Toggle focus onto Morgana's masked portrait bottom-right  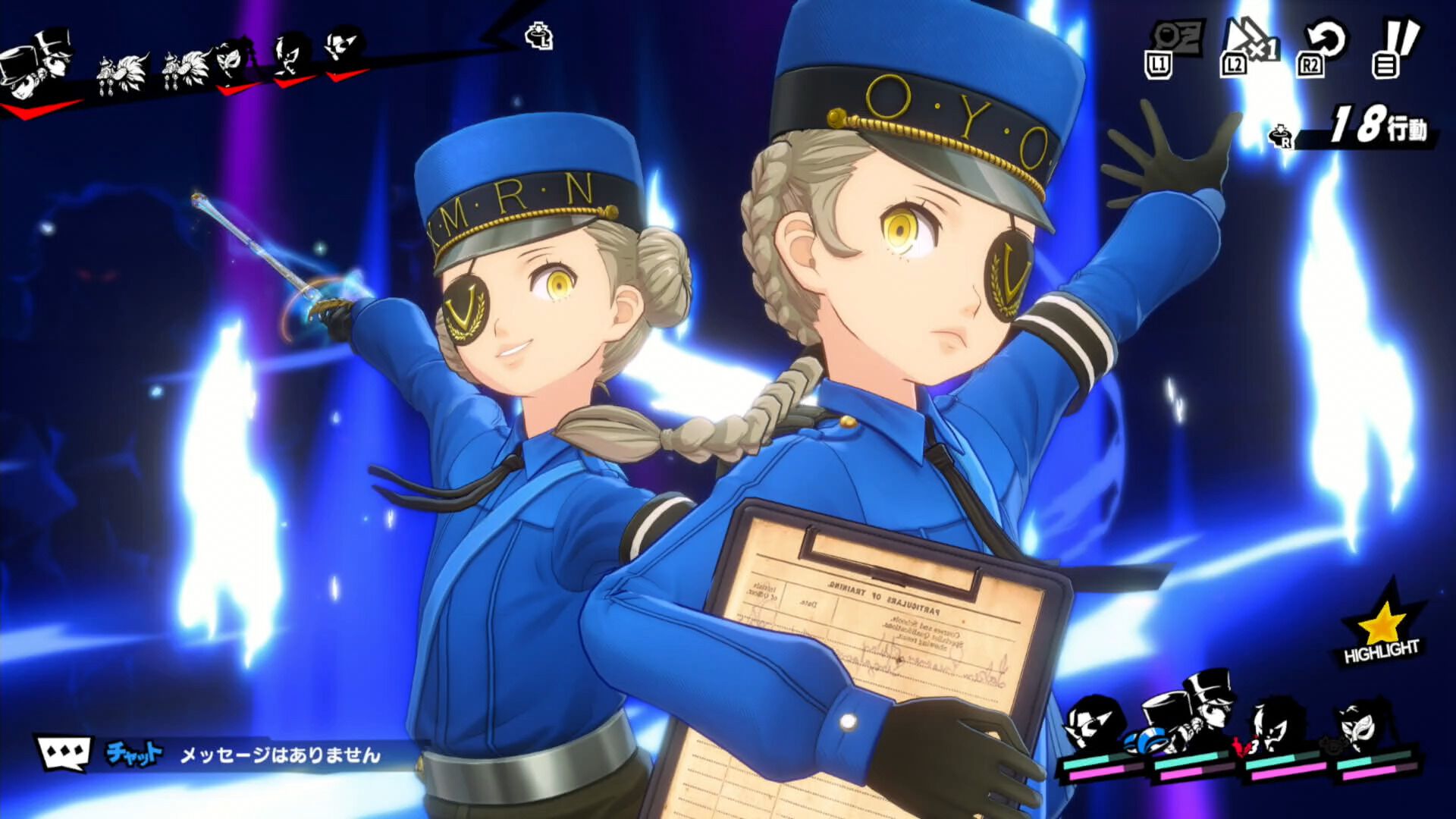[1357, 728]
